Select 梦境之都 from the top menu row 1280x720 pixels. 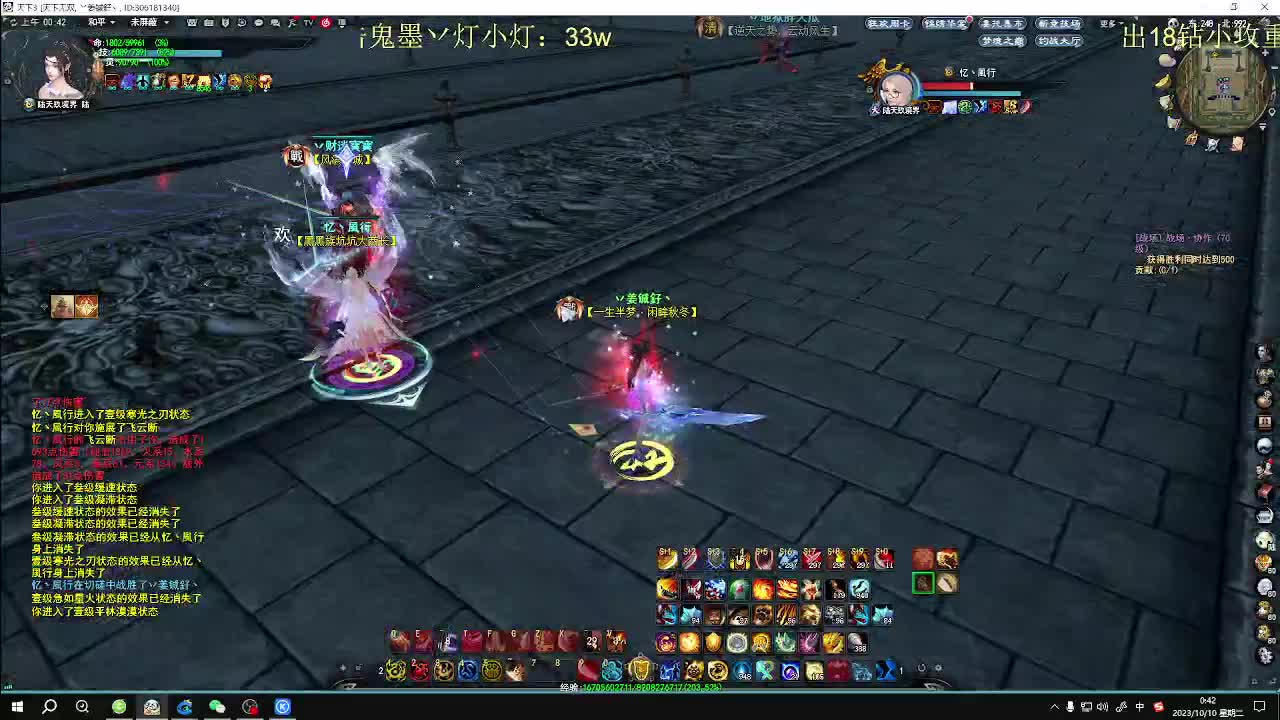click(x=1003, y=41)
